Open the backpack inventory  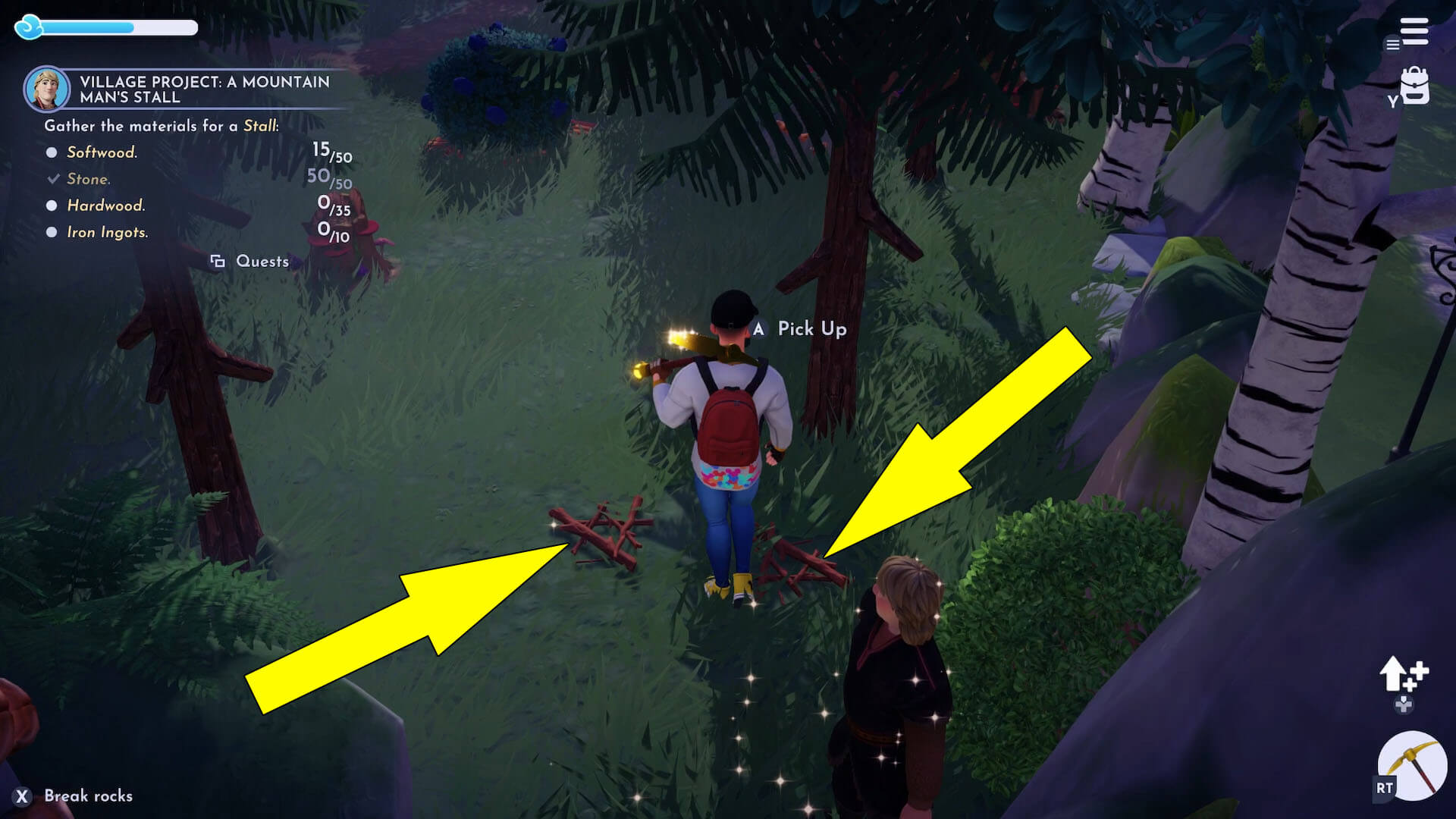[1414, 86]
